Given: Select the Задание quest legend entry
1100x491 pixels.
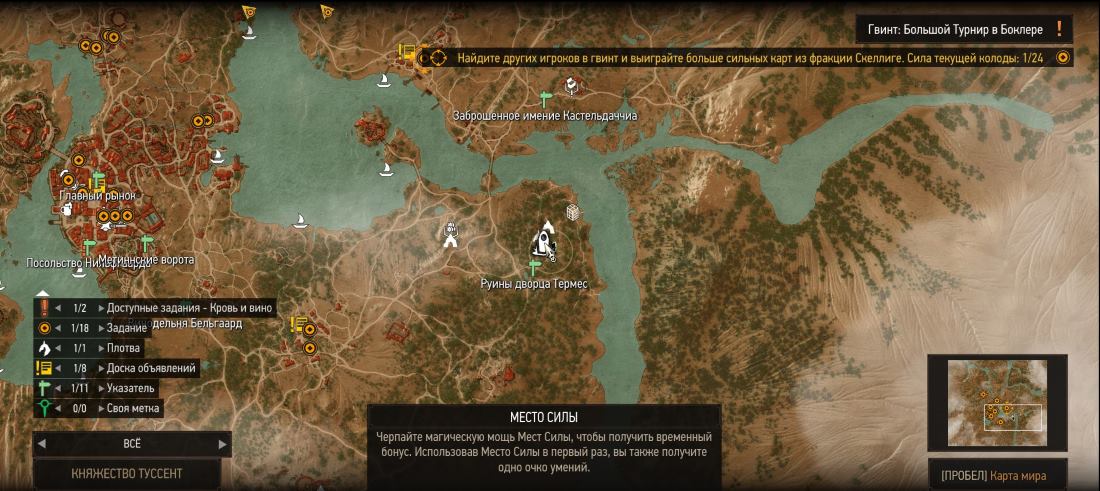Looking at the screenshot, I should pyautogui.click(x=126, y=328).
